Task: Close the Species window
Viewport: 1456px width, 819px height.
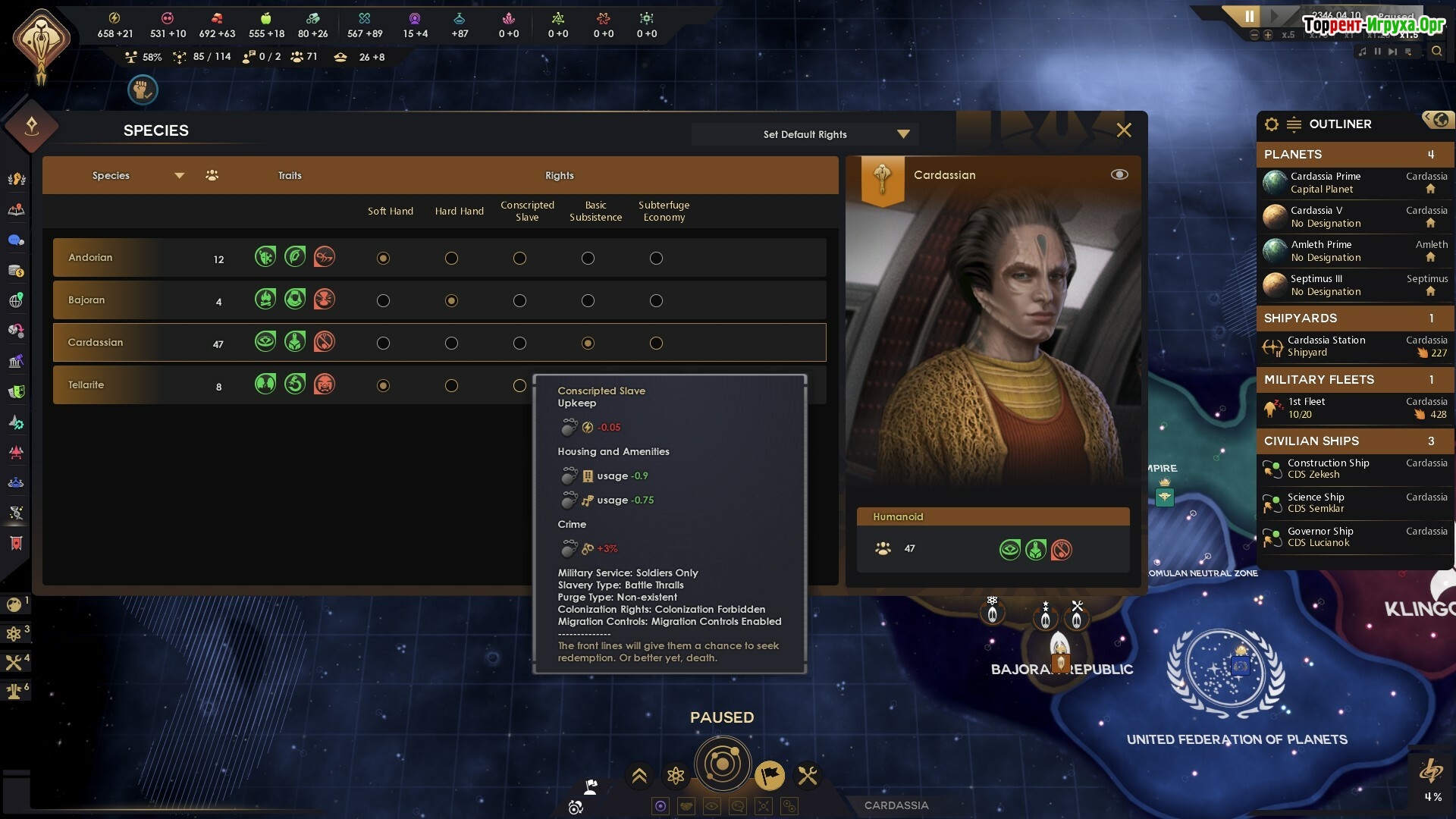Action: click(1124, 130)
